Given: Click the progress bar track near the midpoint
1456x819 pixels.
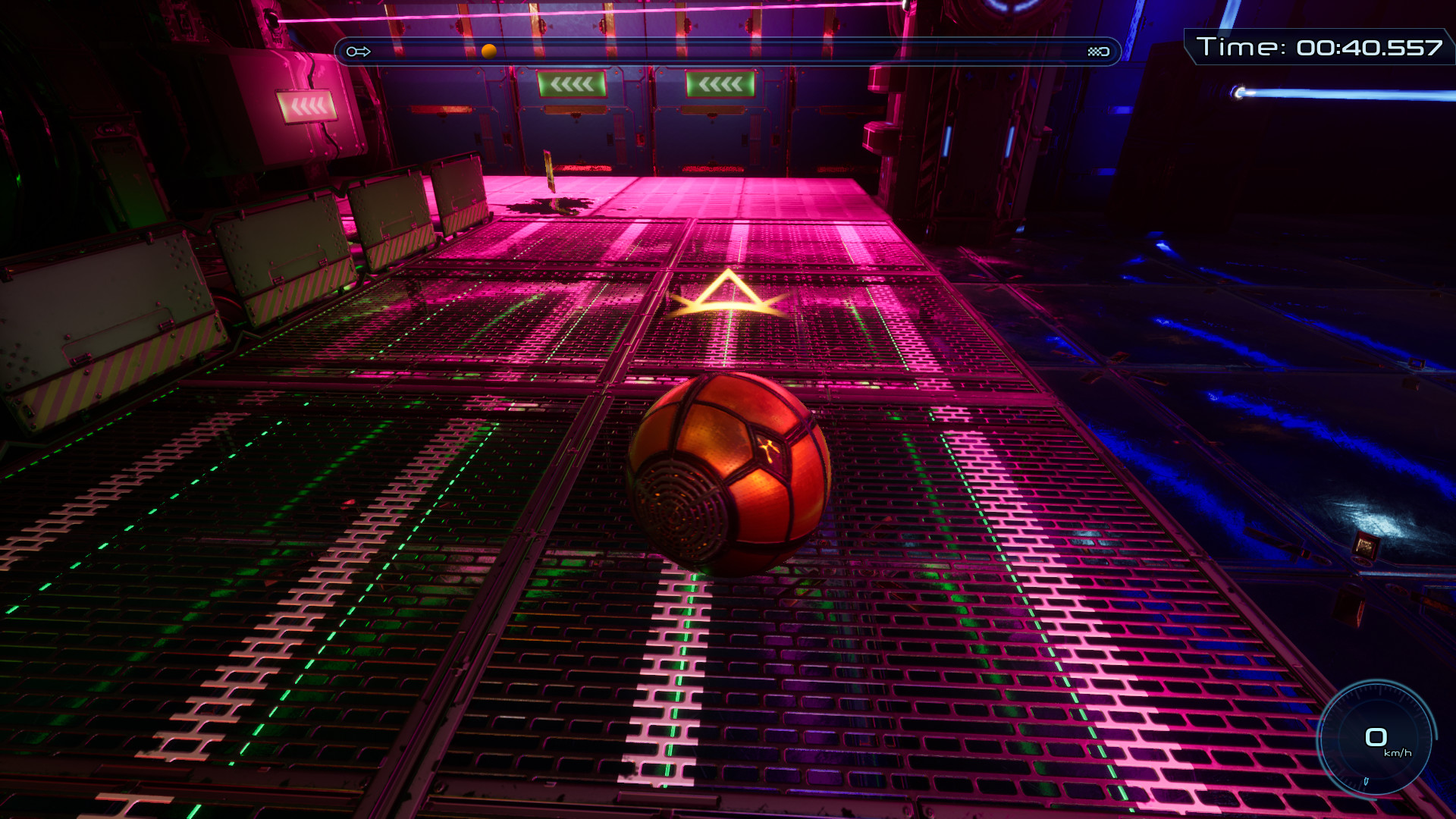Looking at the screenshot, I should 728,51.
